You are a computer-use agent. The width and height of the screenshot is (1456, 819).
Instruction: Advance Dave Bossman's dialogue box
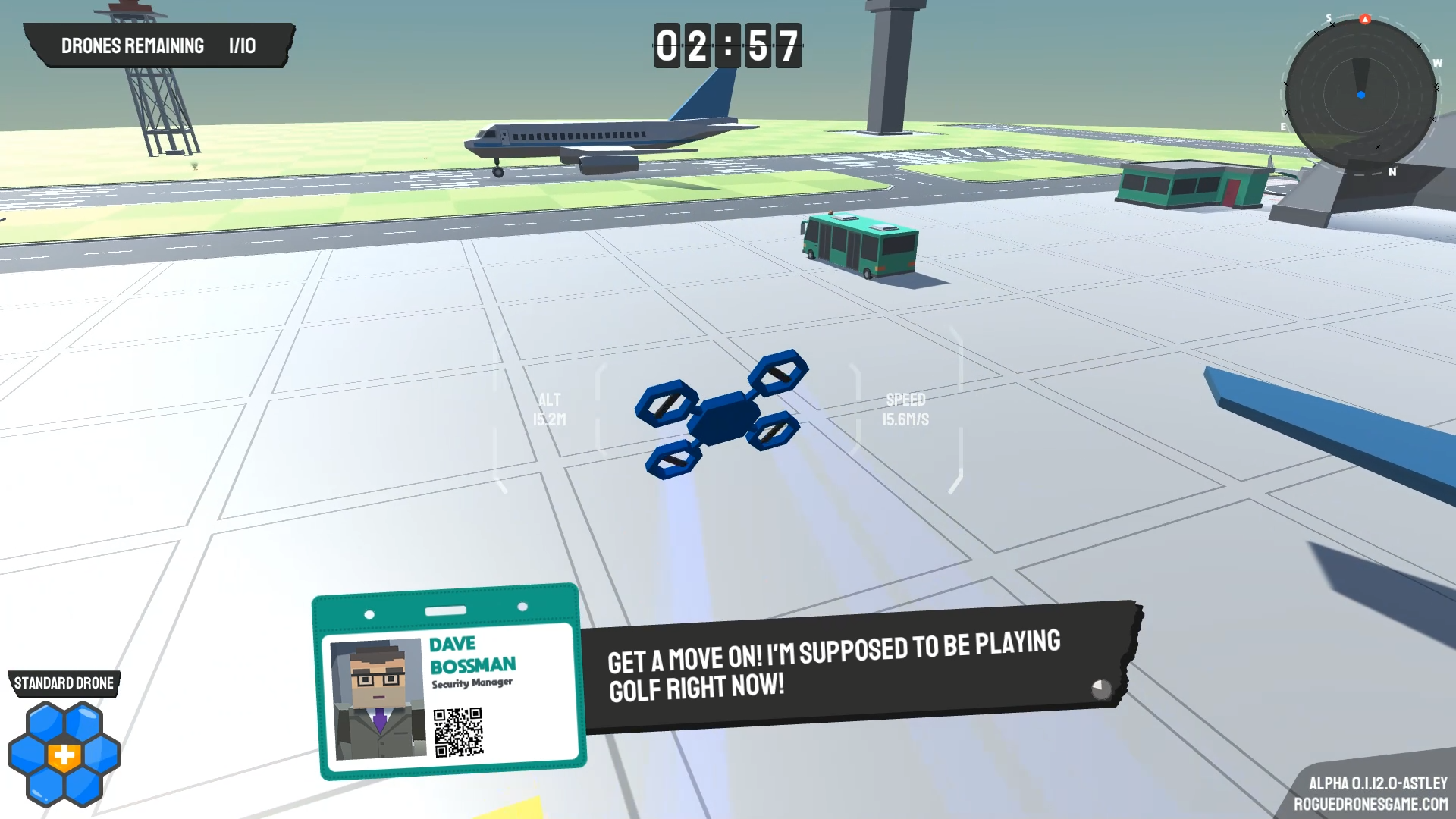tap(1100, 689)
